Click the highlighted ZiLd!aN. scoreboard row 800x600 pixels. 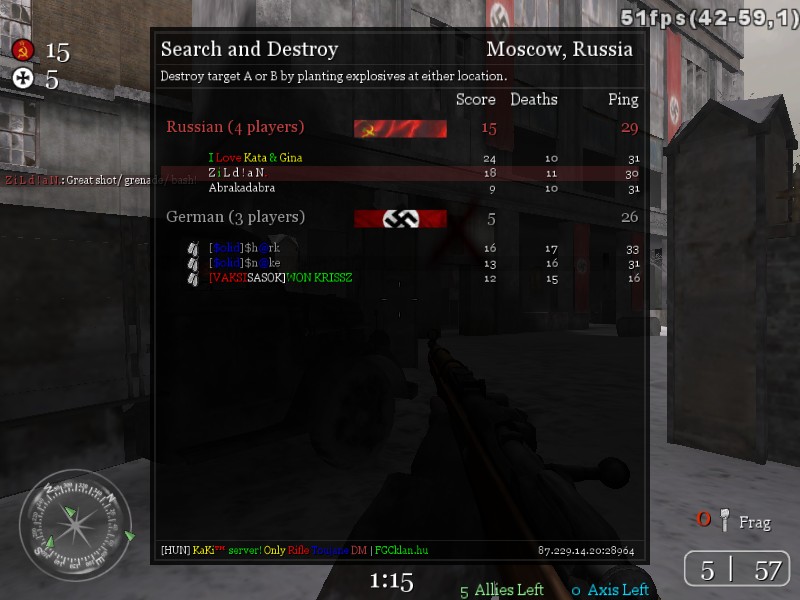tap(237, 173)
